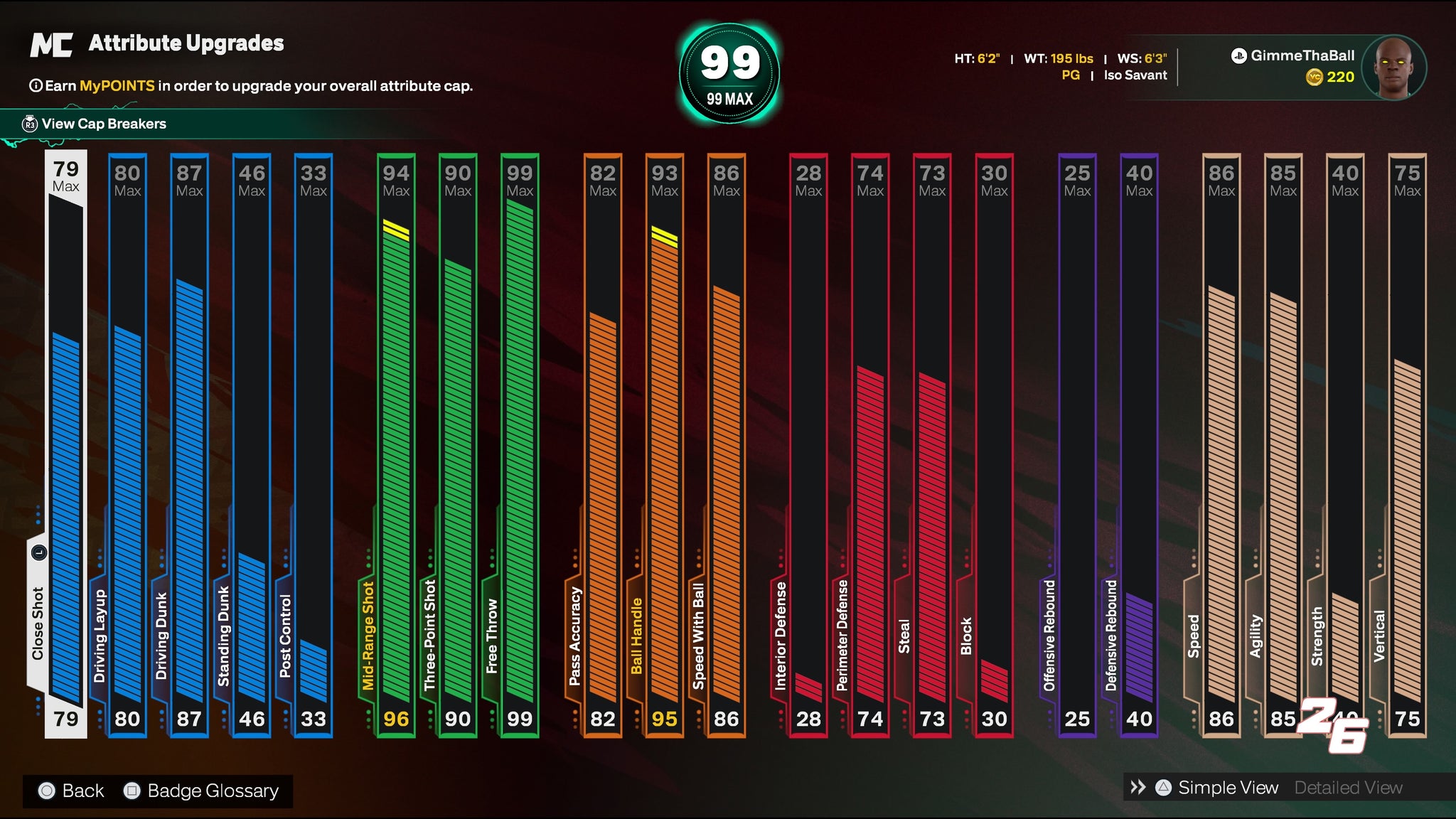
Task: Open View Cap Breakers
Action: [103, 124]
